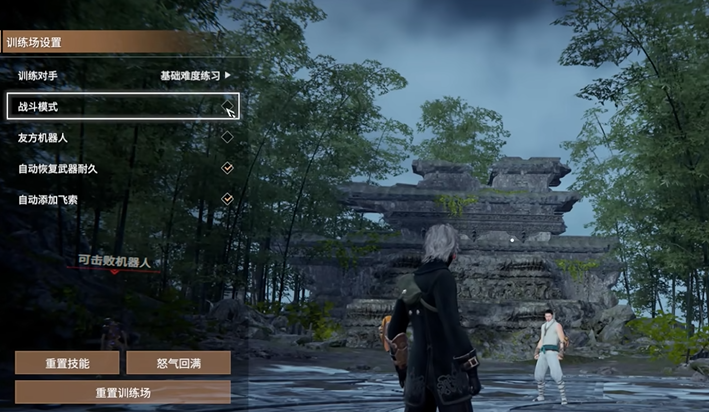Toggle 自动恢复武器耐久 checkbox
This screenshot has width=709, height=412.
click(x=227, y=168)
